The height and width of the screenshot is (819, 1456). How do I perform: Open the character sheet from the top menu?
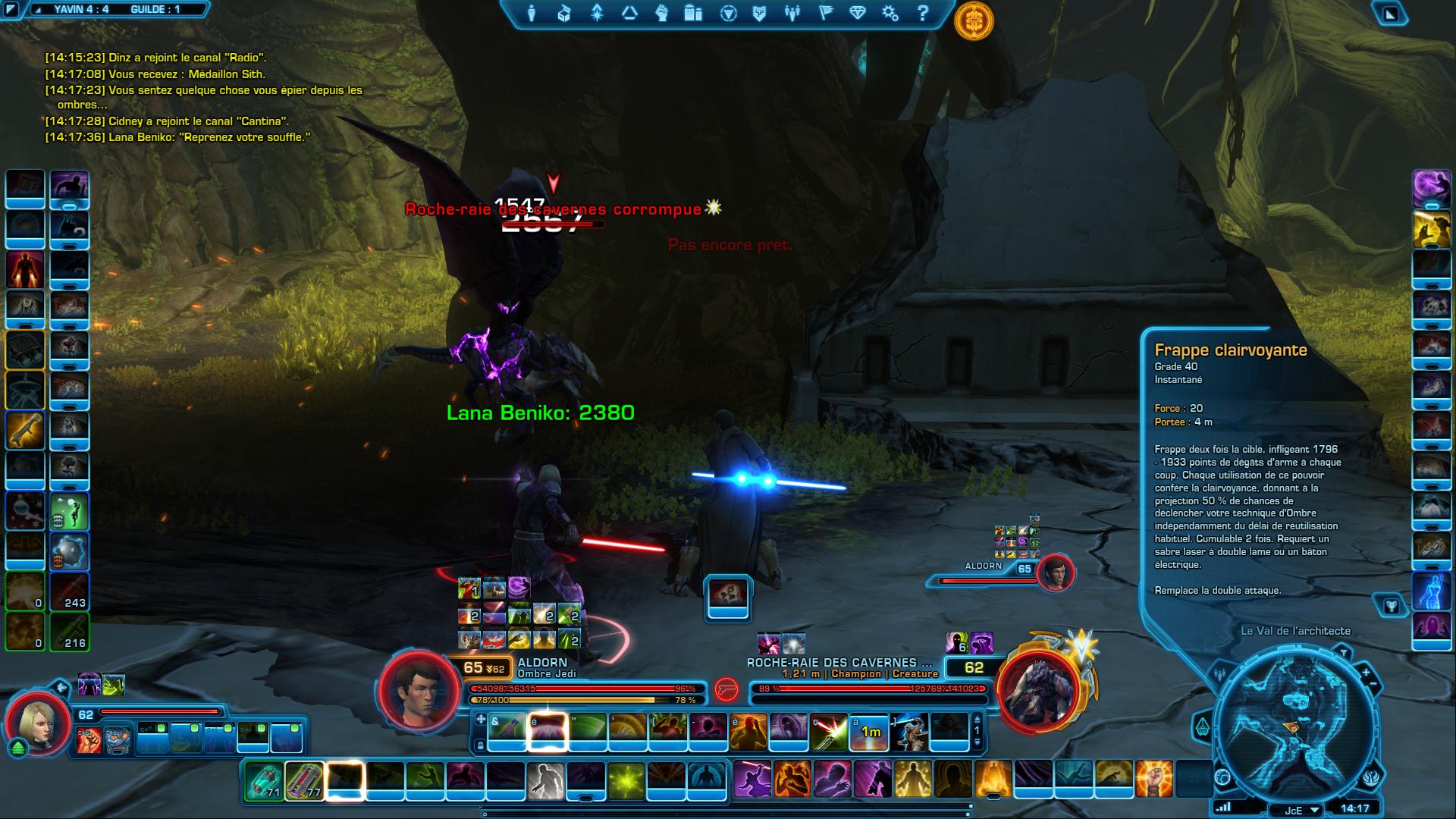532,13
